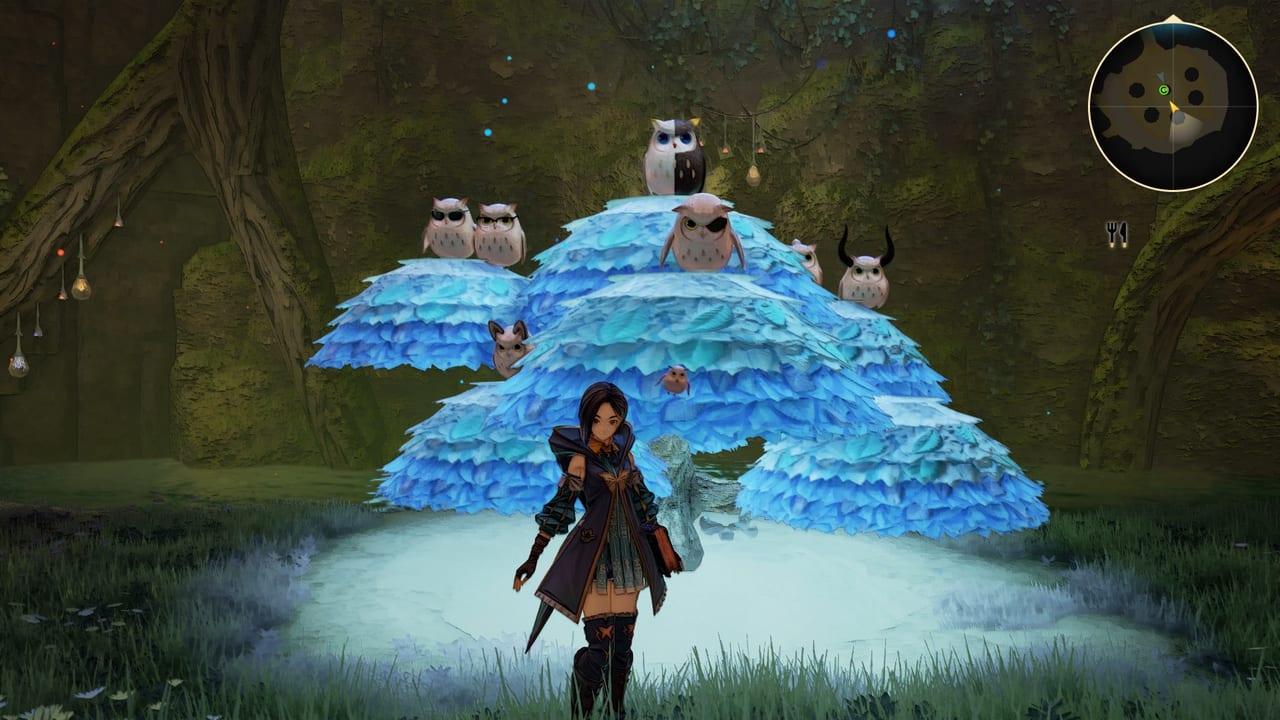Select the small pink owl on the lower branch

tap(510, 340)
